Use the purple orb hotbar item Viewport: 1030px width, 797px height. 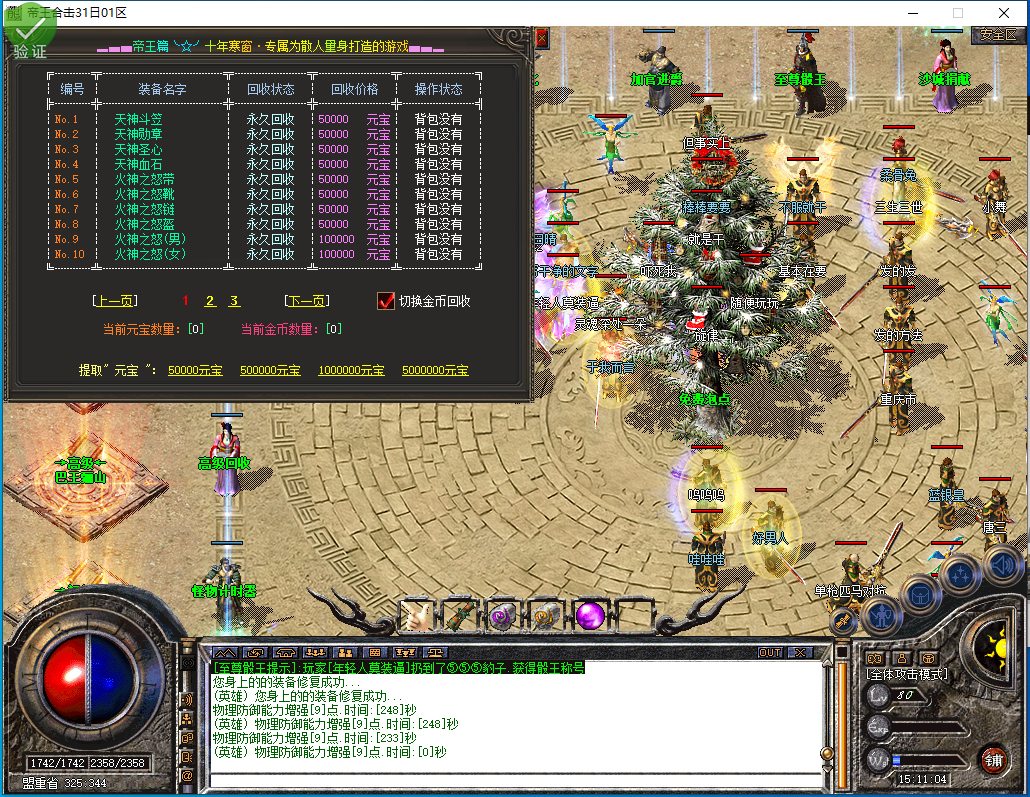pos(590,616)
